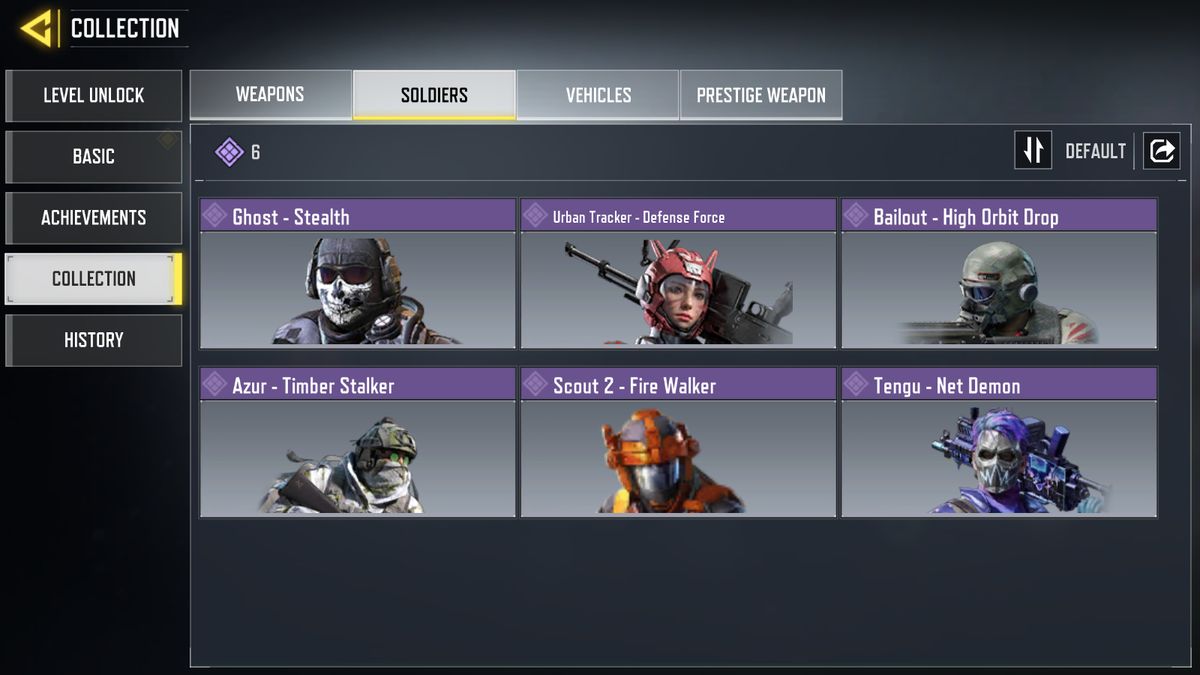Screen dimensions: 1200x675
Task: Toggle the sort order arrows button
Action: pos(1033,151)
